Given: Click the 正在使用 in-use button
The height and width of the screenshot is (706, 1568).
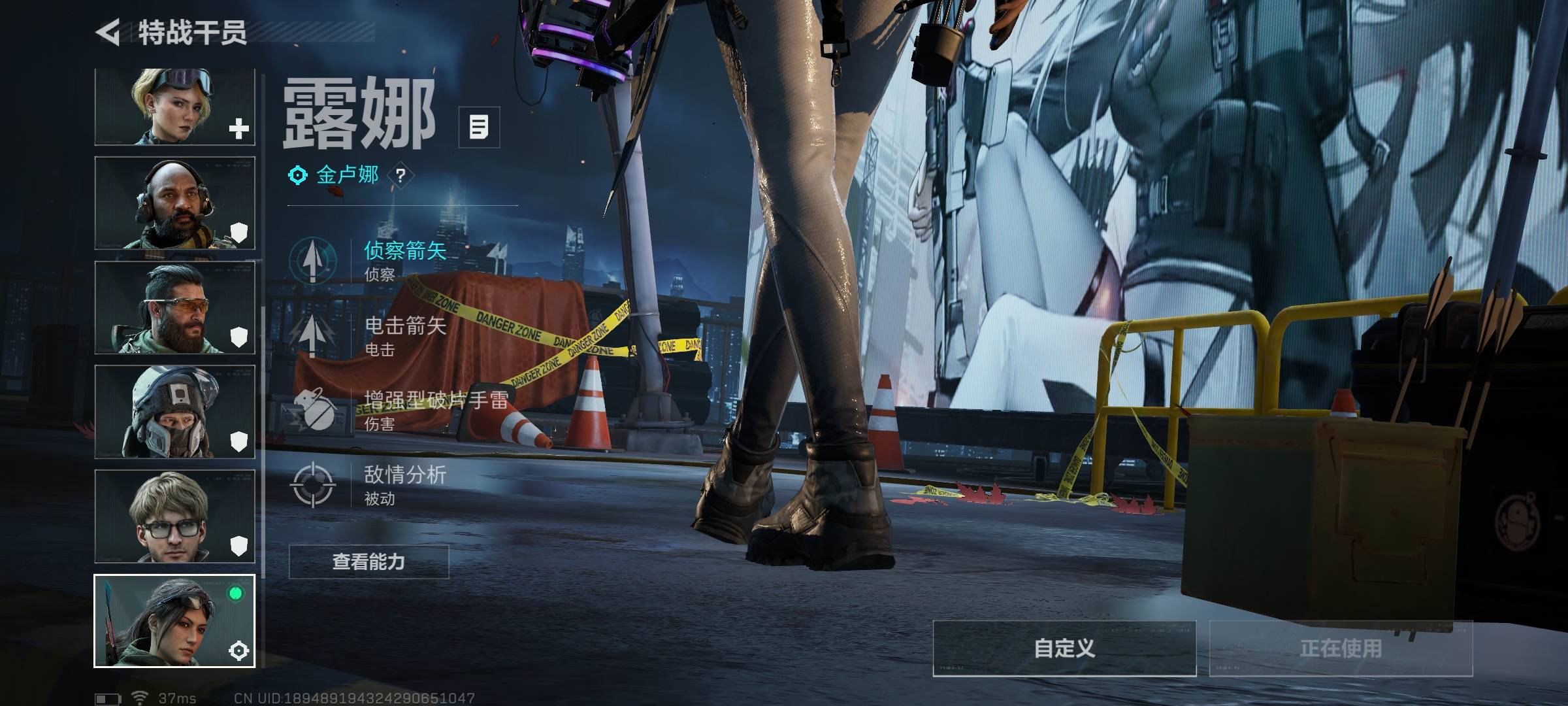Looking at the screenshot, I should pos(1341,648).
